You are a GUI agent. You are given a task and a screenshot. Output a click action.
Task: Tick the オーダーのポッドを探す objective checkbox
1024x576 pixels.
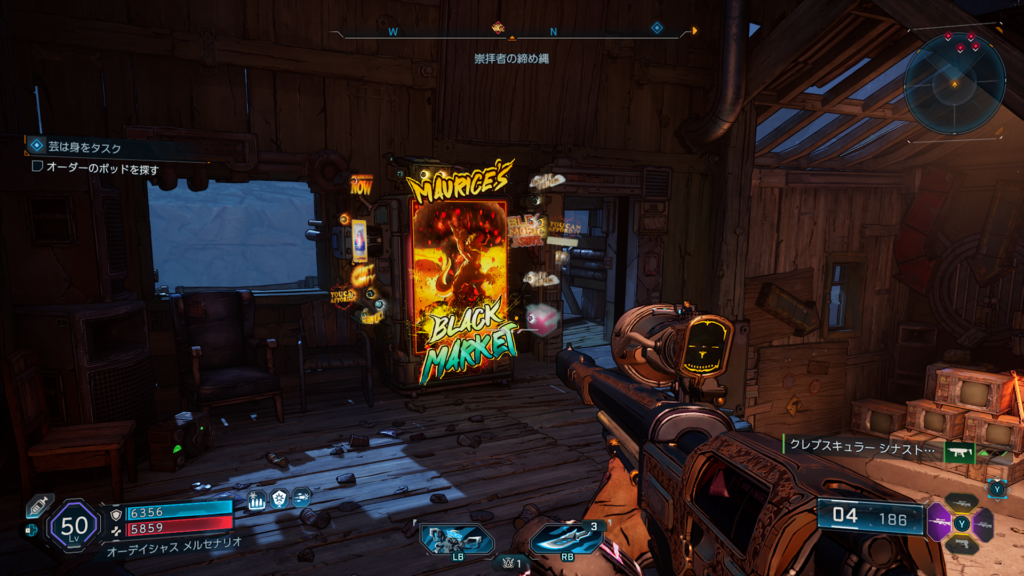(38, 168)
